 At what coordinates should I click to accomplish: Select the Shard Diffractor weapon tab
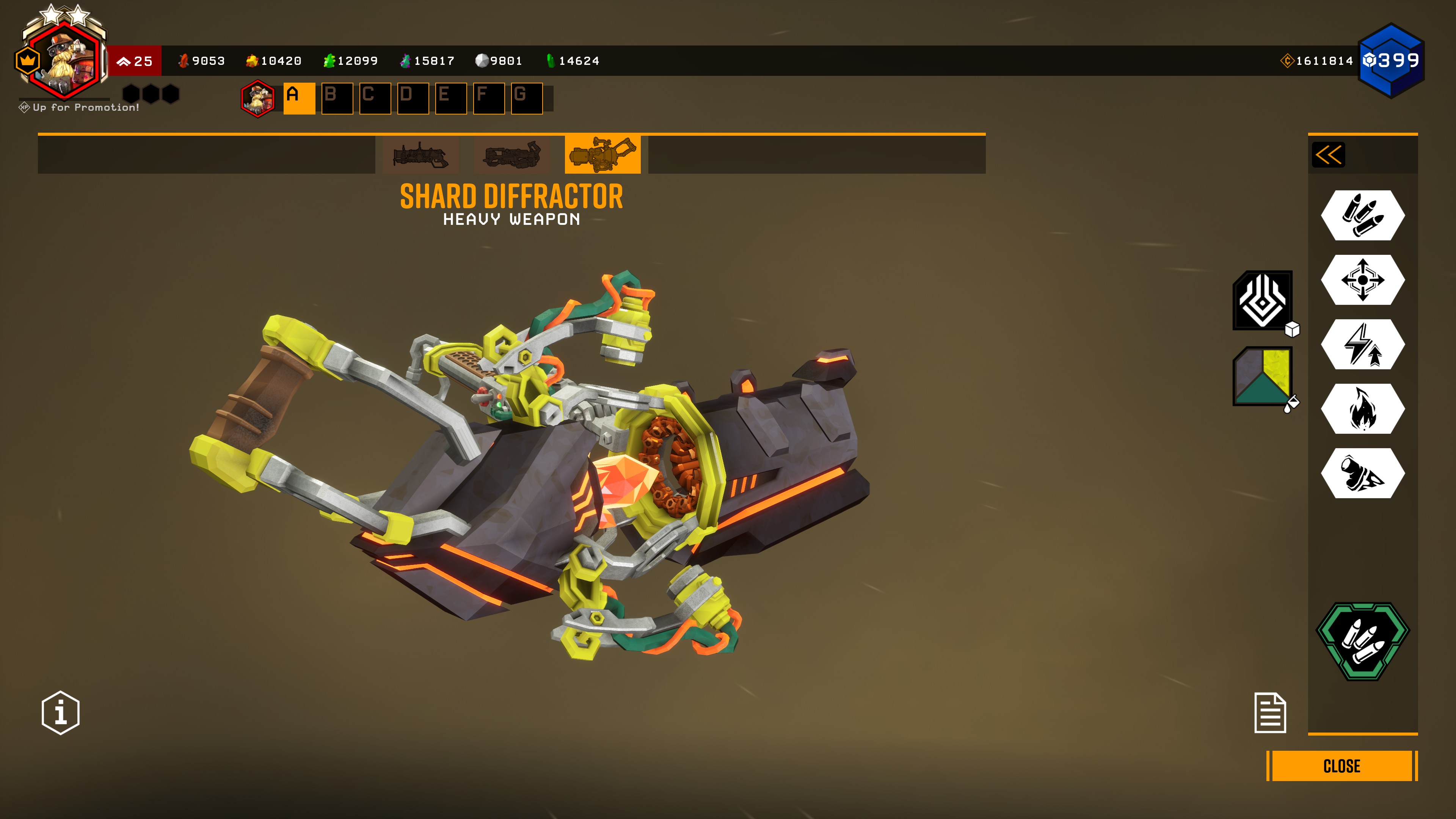tap(602, 154)
